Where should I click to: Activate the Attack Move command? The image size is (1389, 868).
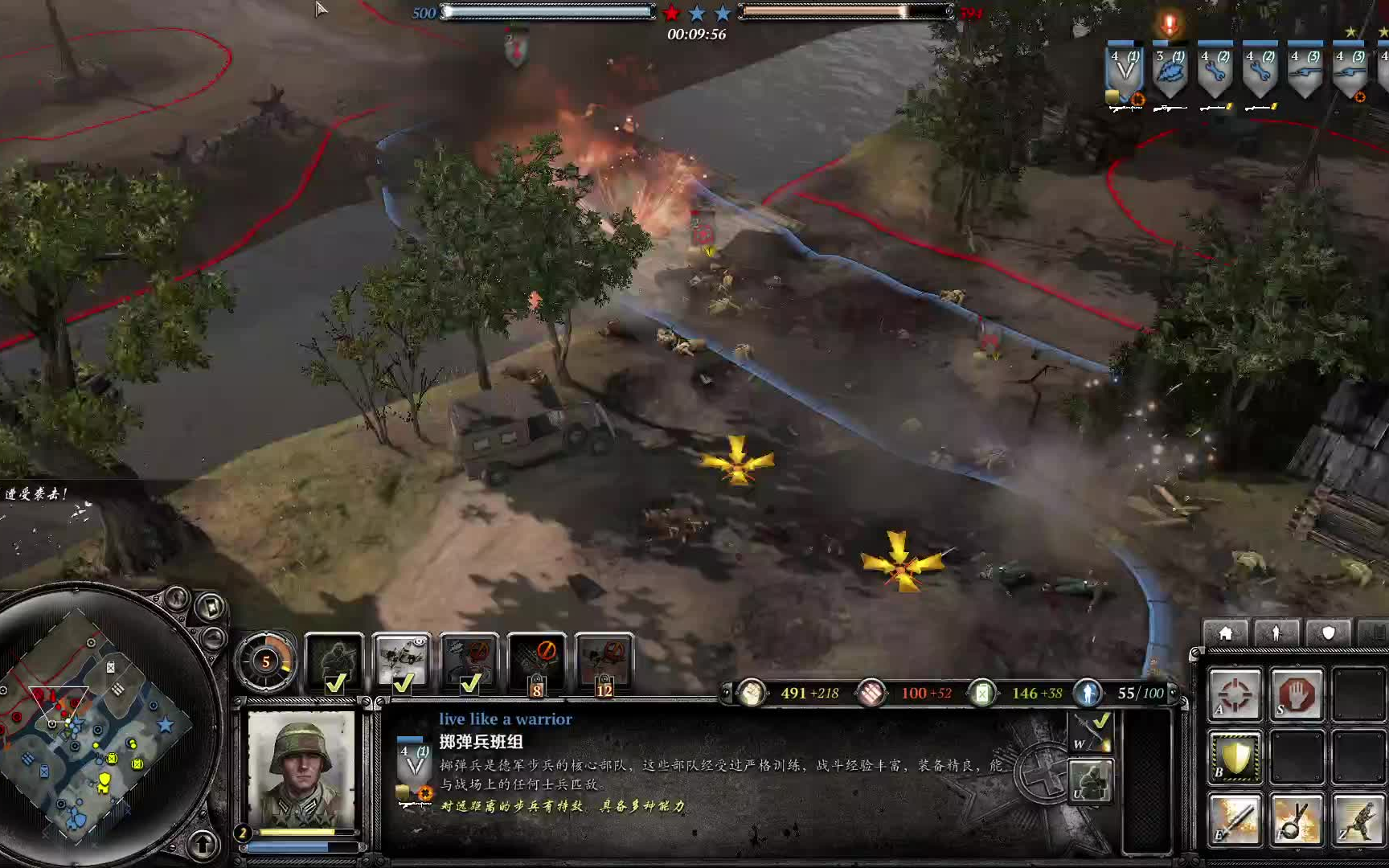coord(1235,693)
